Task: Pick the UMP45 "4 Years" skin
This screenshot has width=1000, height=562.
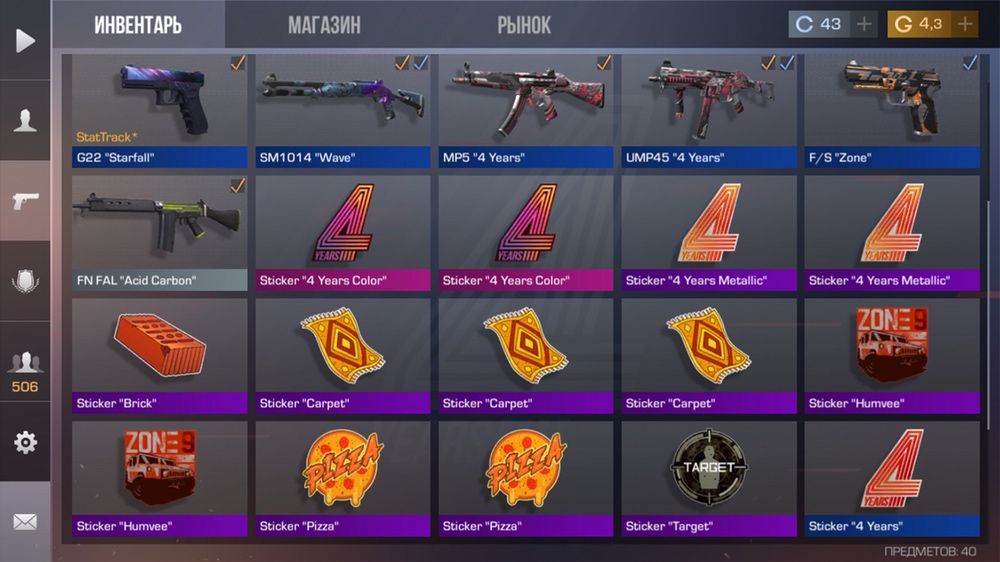Action: [708, 110]
